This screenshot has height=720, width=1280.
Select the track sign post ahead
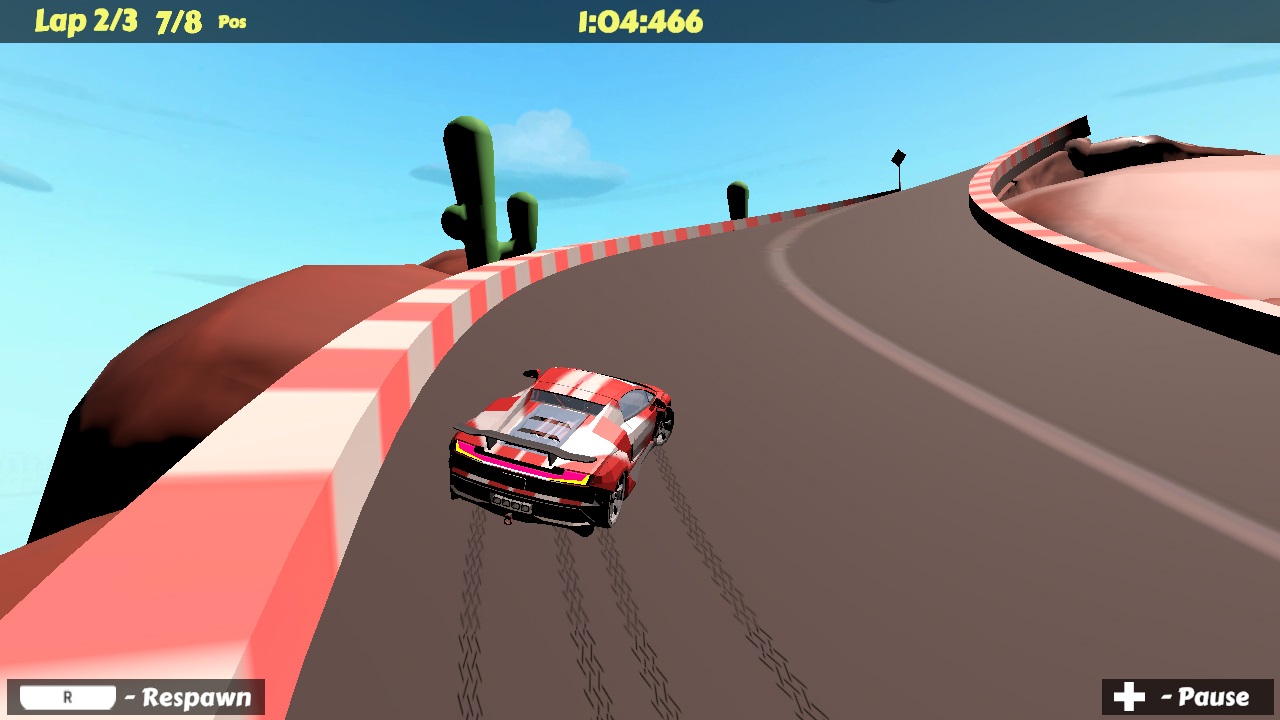pos(898,158)
